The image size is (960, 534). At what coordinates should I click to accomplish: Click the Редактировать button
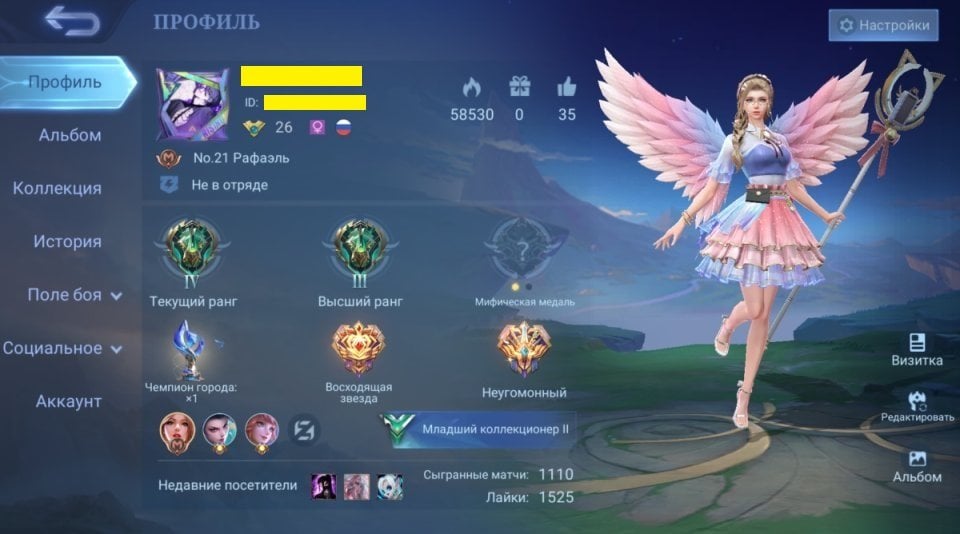917,405
